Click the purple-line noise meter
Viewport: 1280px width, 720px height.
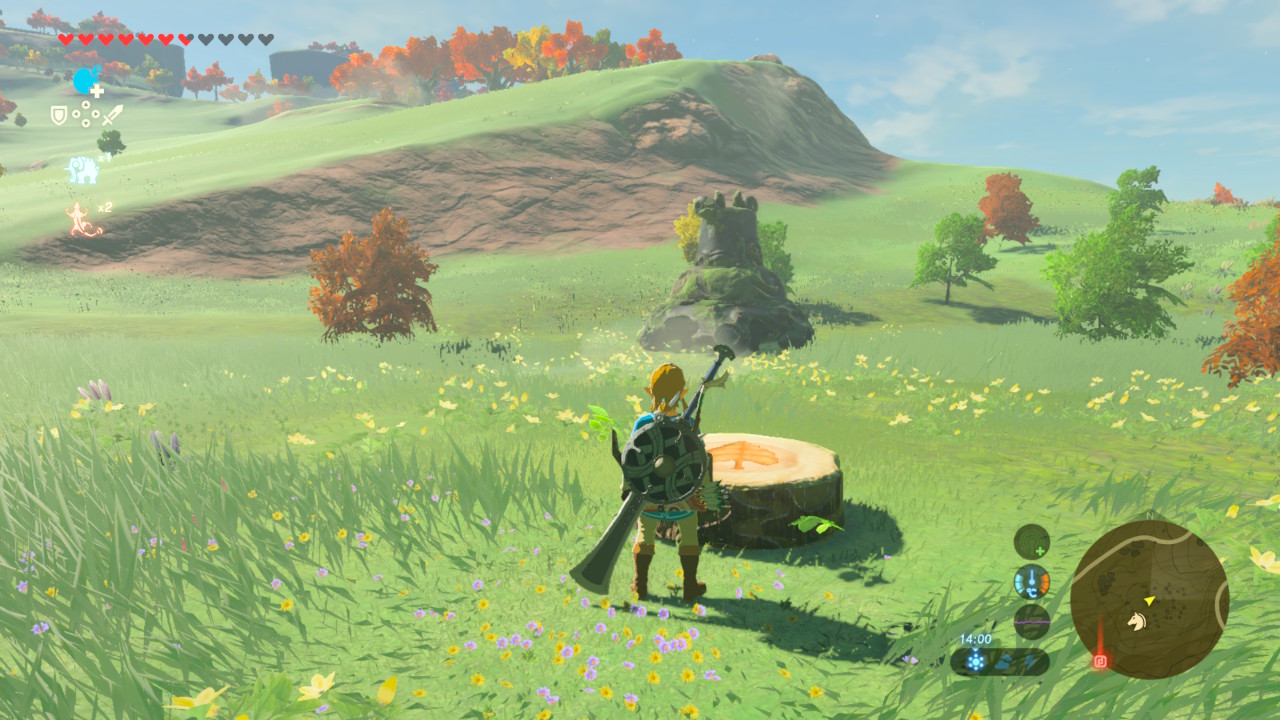[1031, 621]
